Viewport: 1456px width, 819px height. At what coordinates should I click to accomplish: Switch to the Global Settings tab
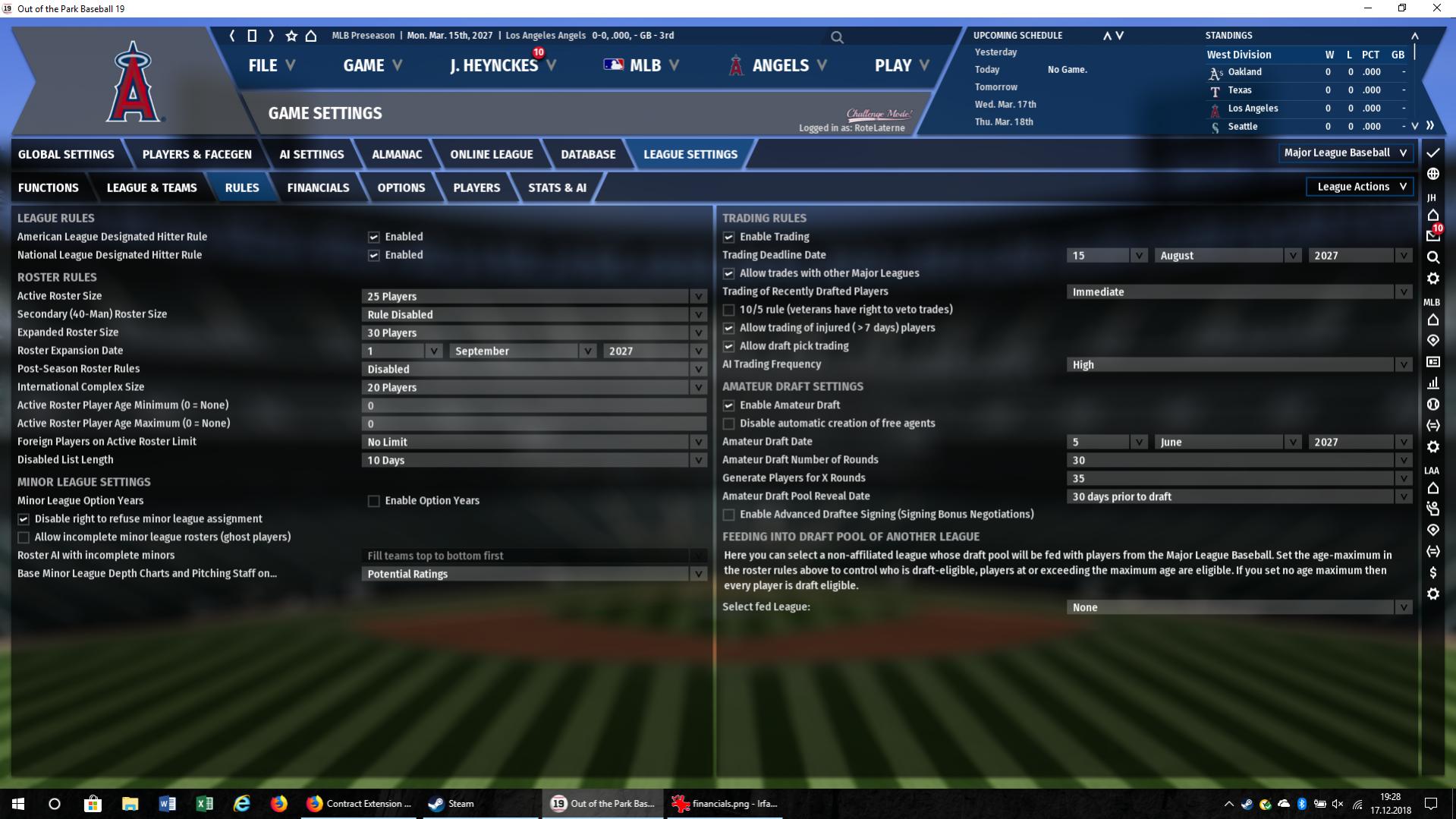click(x=66, y=154)
